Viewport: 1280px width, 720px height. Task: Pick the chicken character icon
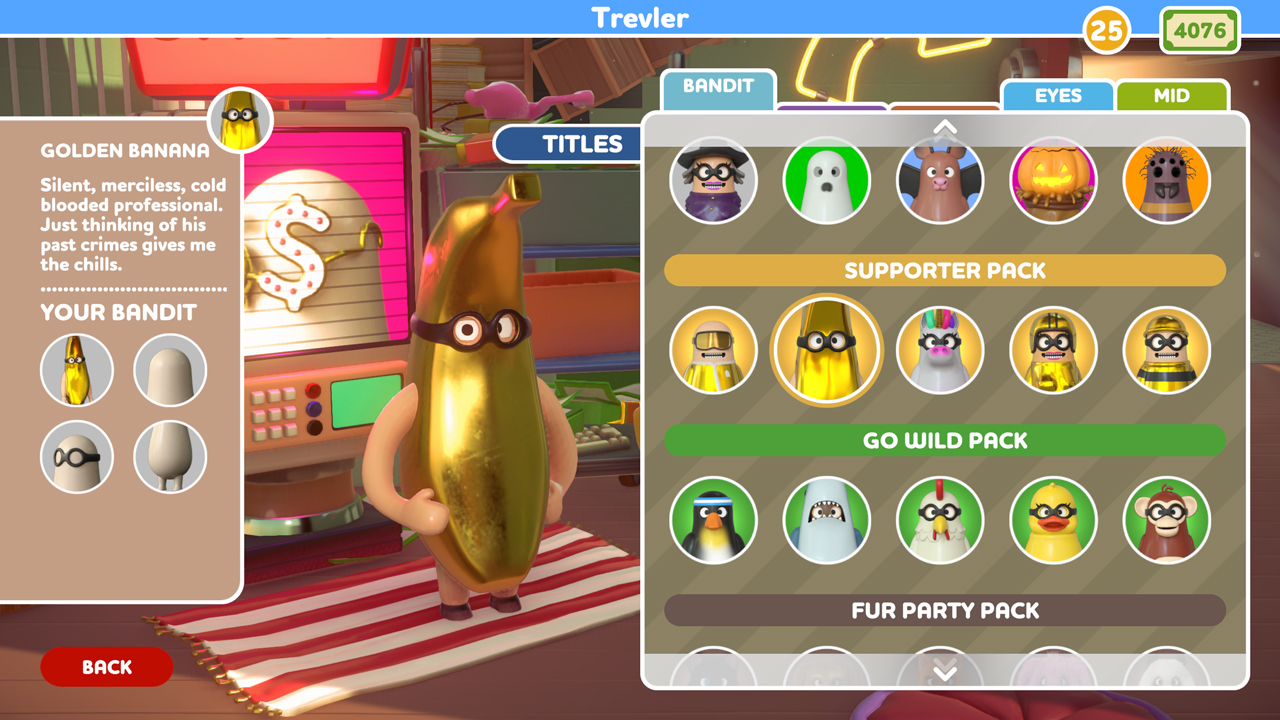940,520
